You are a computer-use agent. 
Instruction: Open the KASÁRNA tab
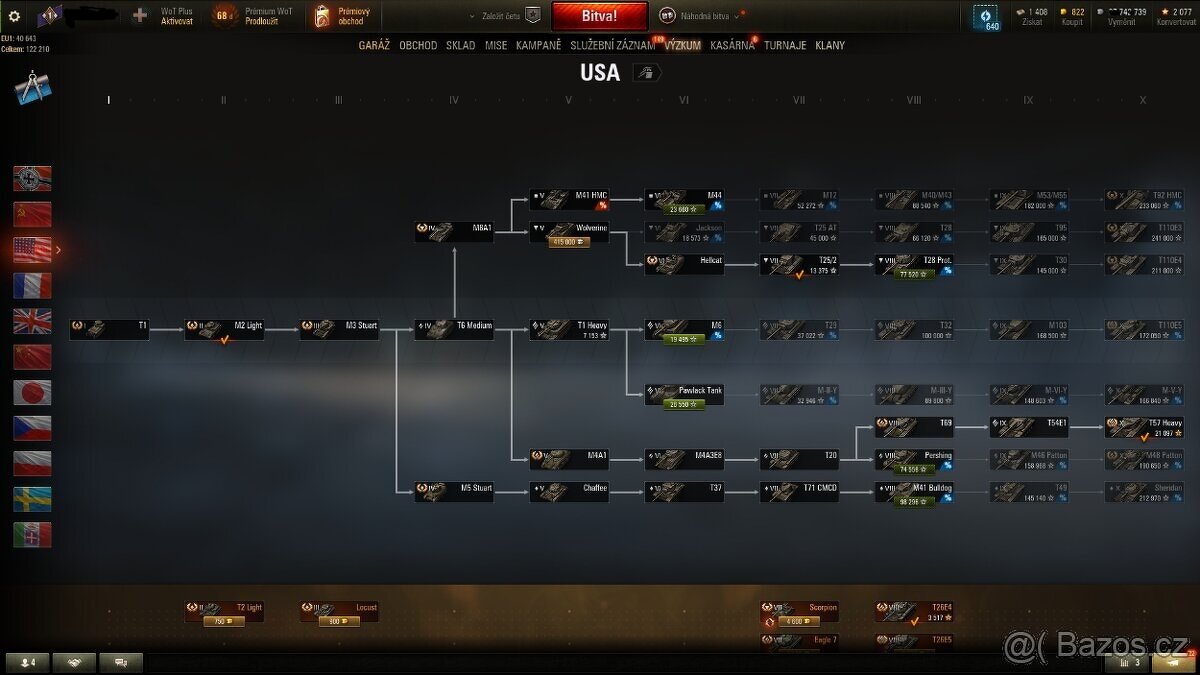click(x=732, y=45)
